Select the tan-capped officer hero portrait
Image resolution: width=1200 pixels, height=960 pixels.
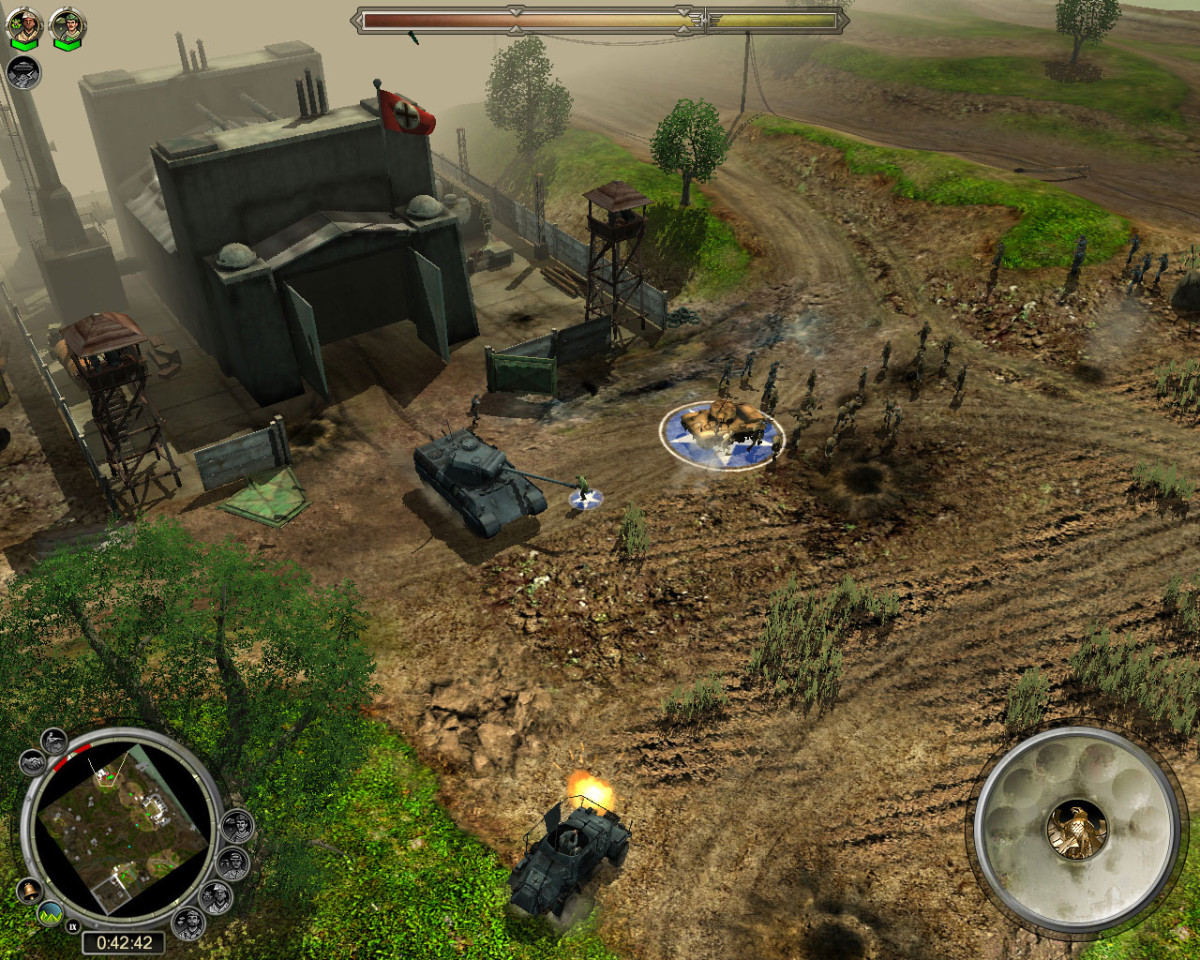(x=23, y=26)
